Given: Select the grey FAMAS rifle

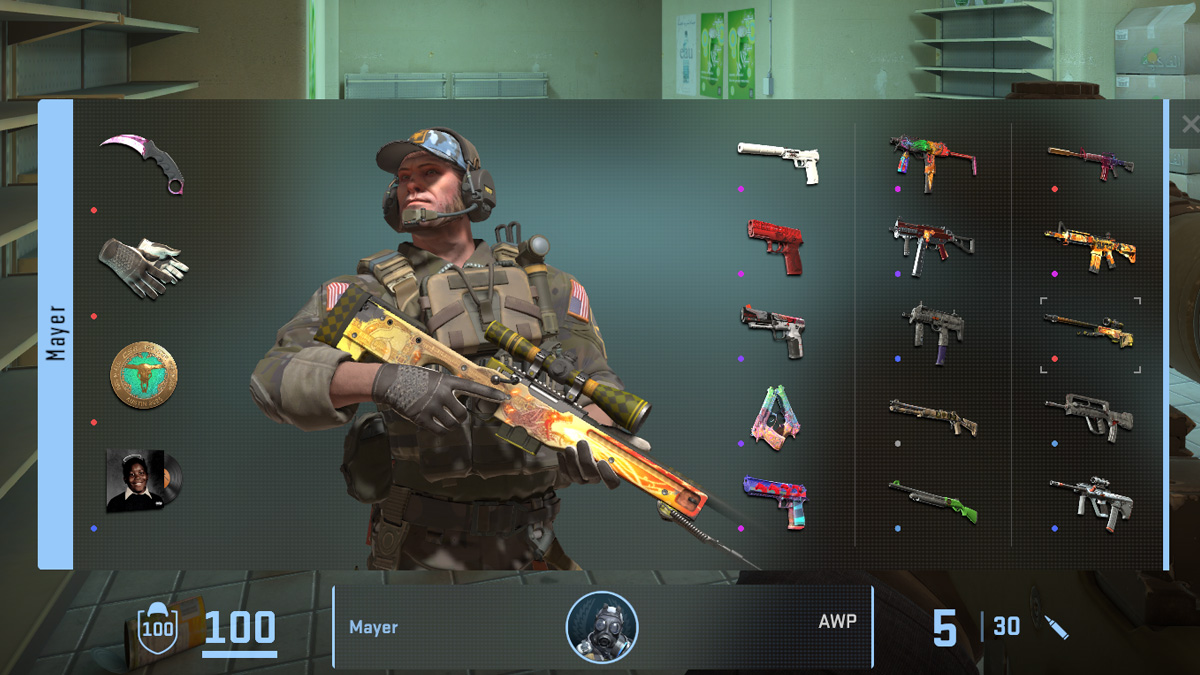Looking at the screenshot, I should 1089,416.
